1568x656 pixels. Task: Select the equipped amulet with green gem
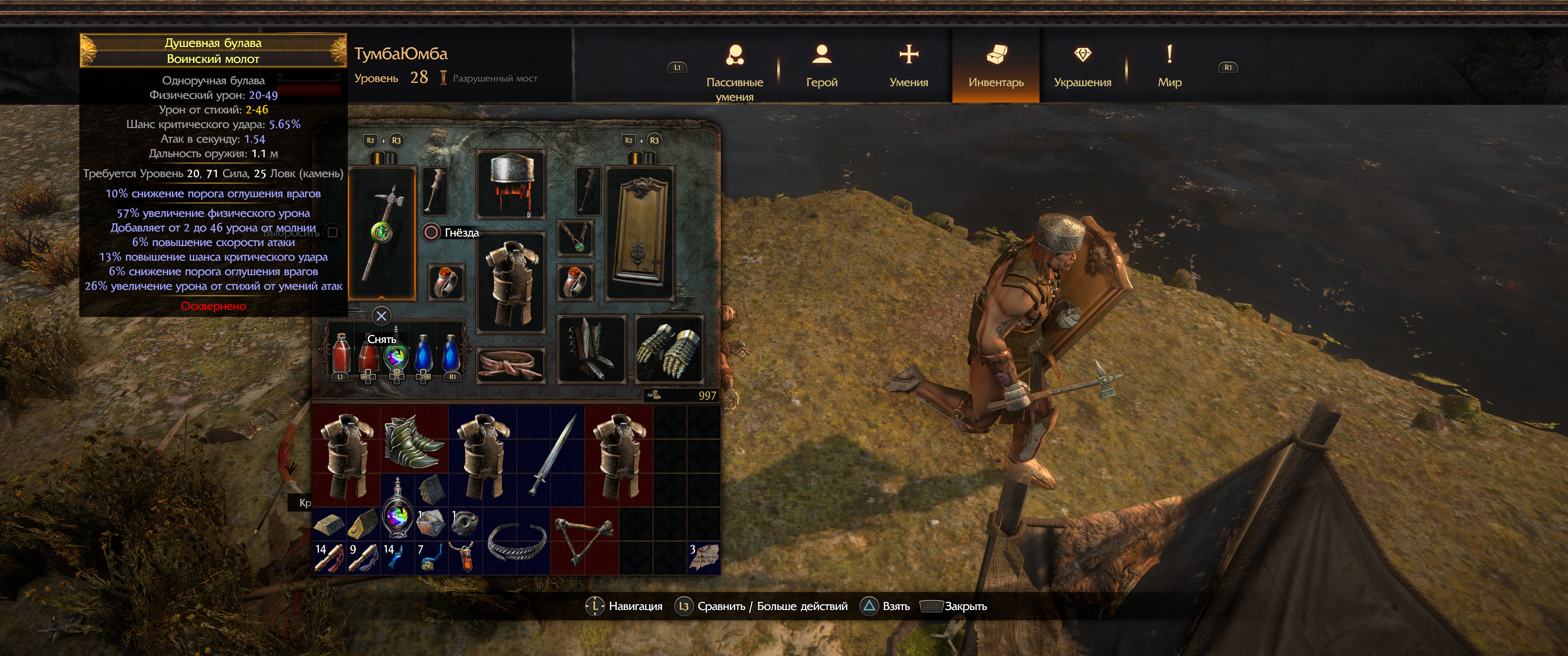coord(575,237)
